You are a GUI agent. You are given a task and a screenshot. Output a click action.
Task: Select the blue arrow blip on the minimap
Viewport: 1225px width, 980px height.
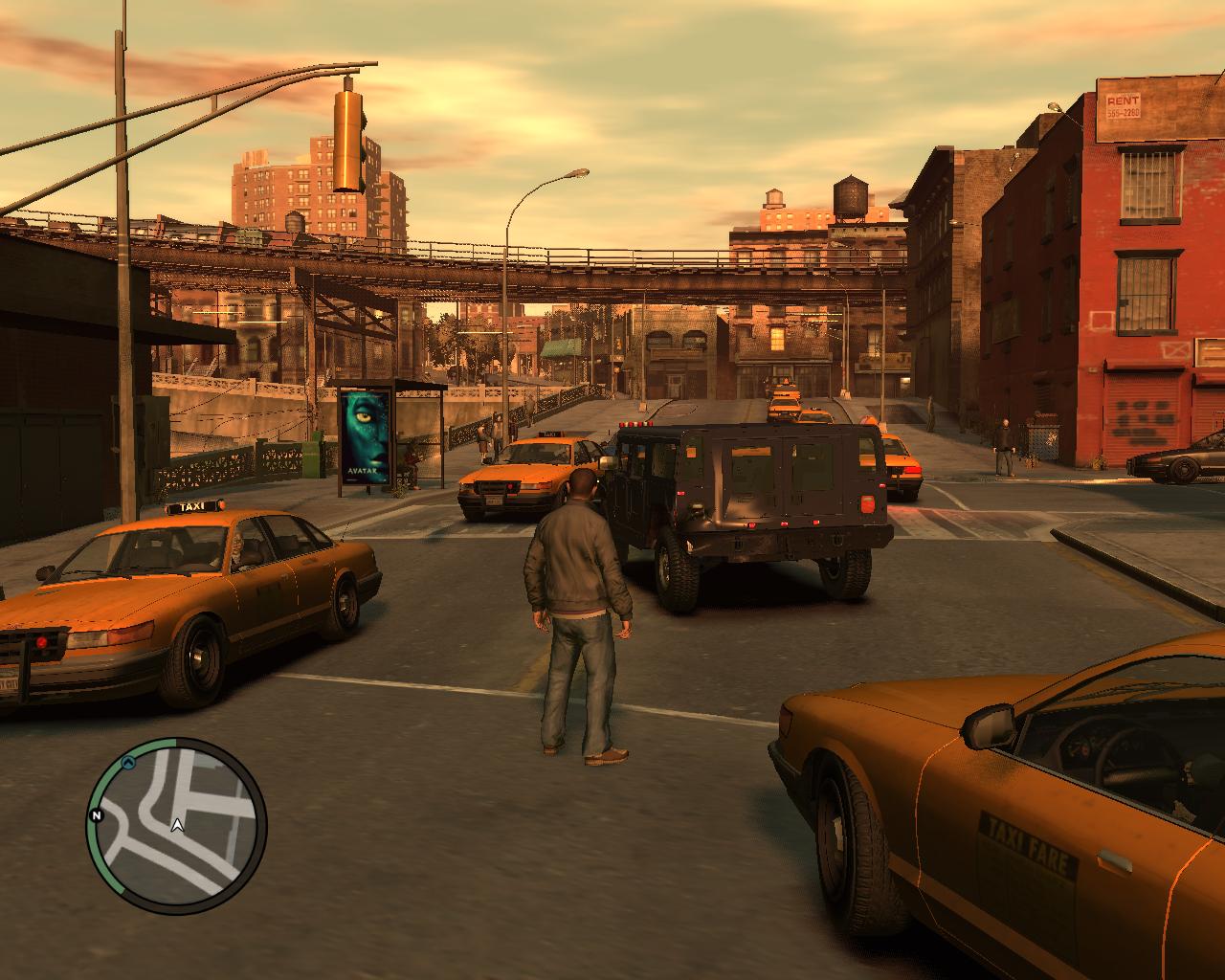coord(127,763)
